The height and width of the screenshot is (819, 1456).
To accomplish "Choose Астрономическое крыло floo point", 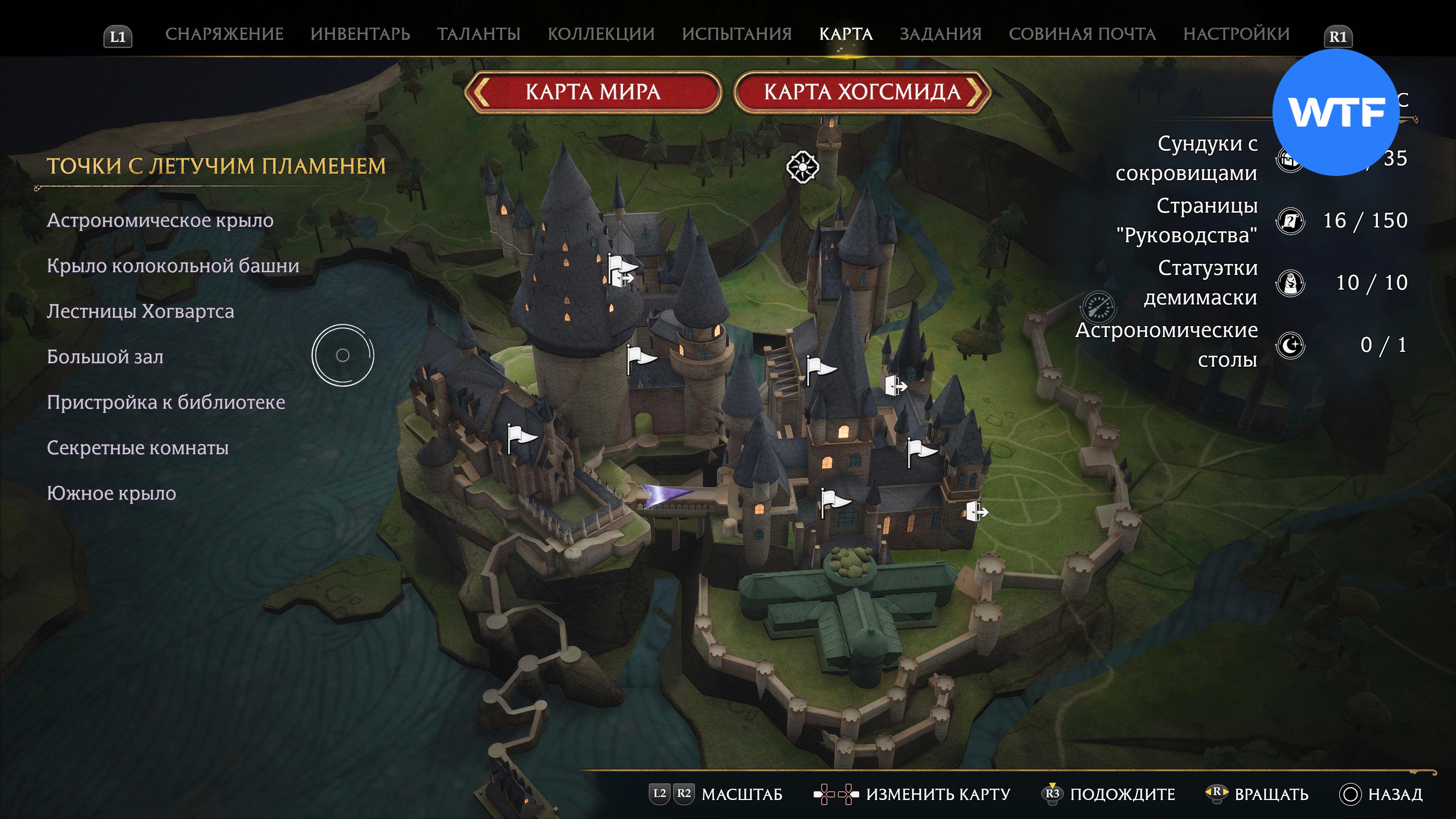I will [160, 220].
